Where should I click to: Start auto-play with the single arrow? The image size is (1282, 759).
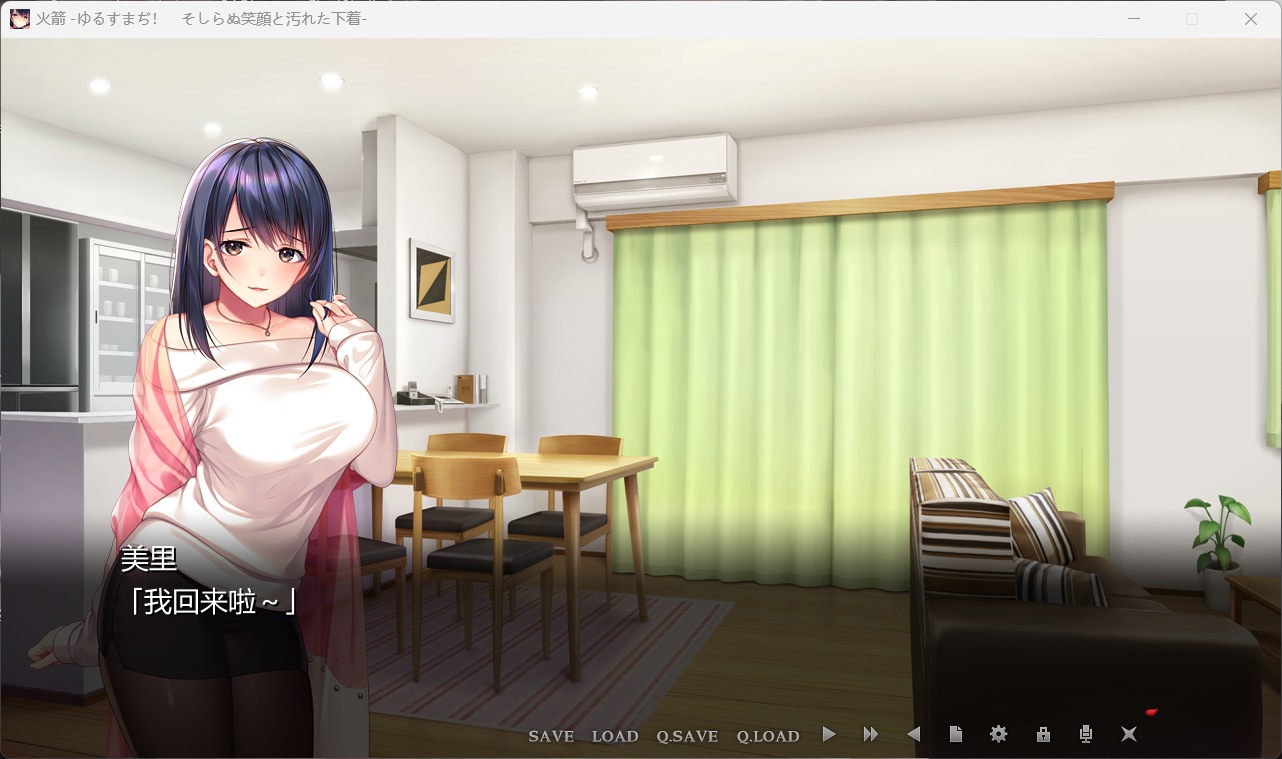829,735
